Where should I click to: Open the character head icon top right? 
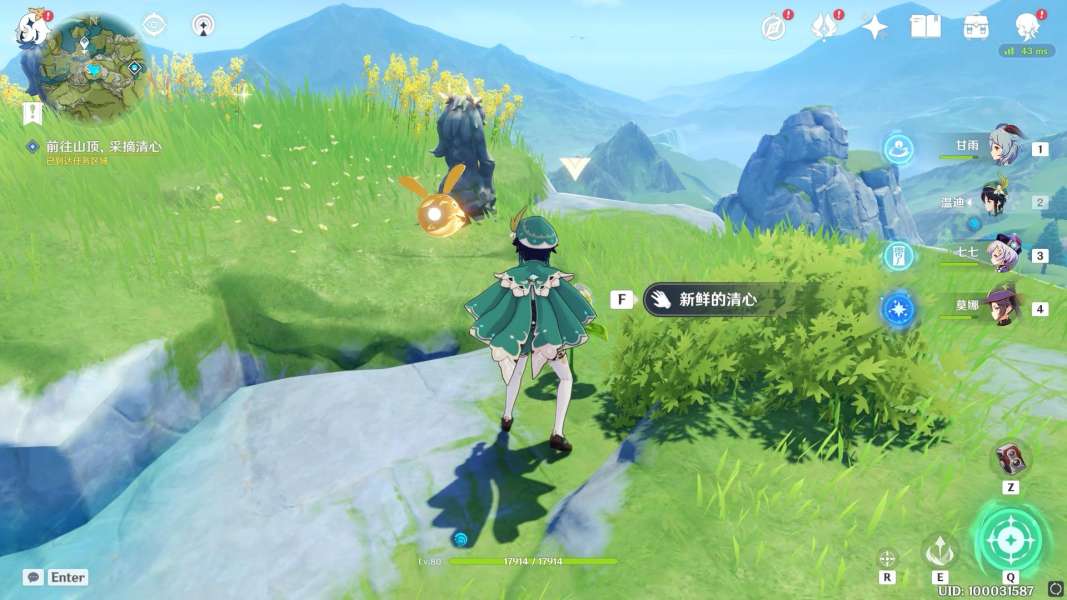[x=1027, y=26]
